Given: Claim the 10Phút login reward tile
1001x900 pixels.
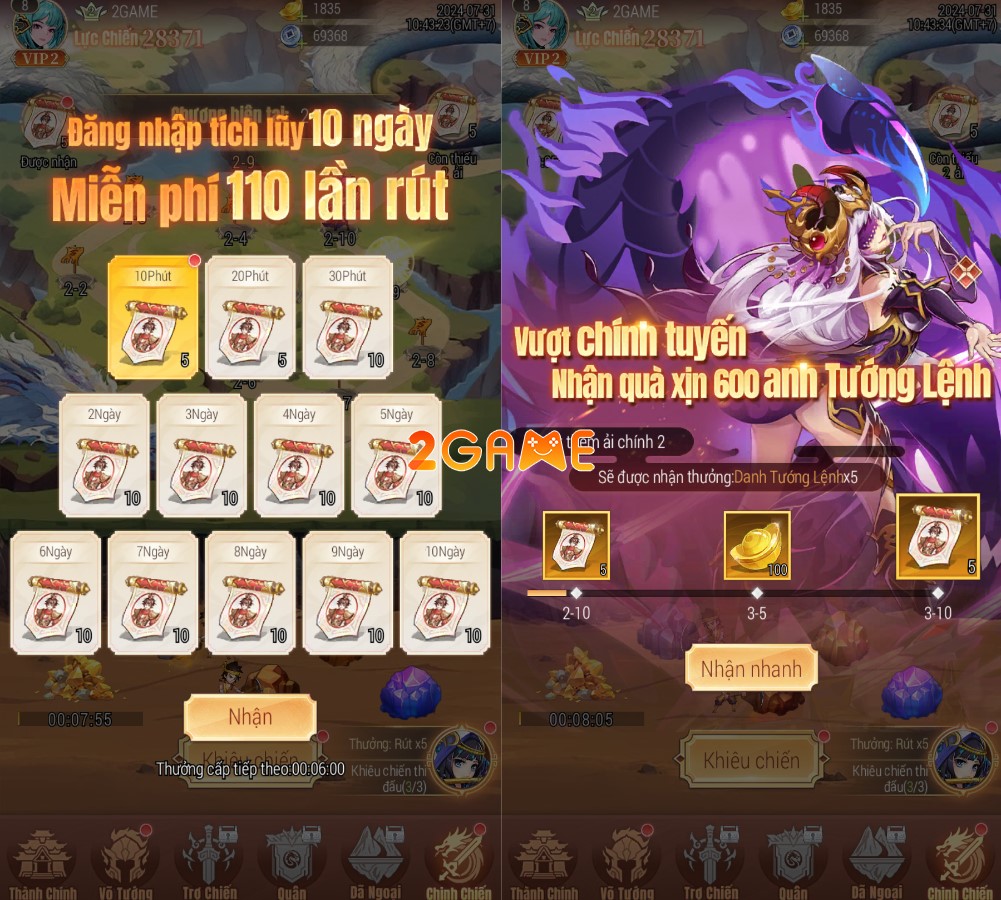Looking at the screenshot, I should coord(153,318).
